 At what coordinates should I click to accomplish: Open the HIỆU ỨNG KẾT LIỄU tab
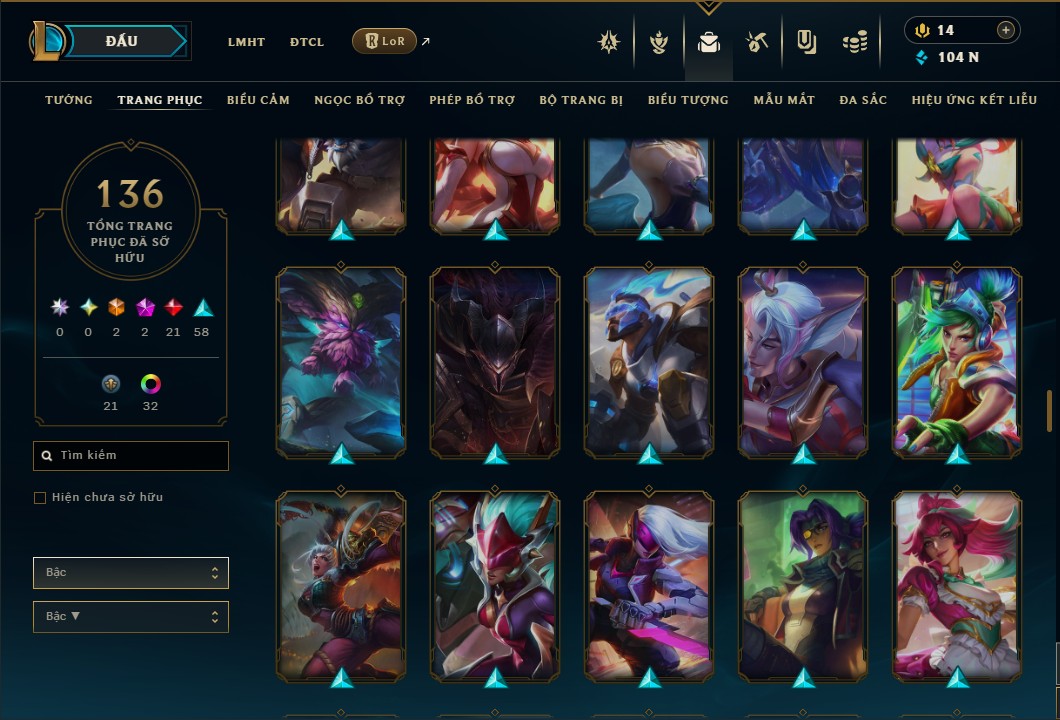click(x=973, y=100)
